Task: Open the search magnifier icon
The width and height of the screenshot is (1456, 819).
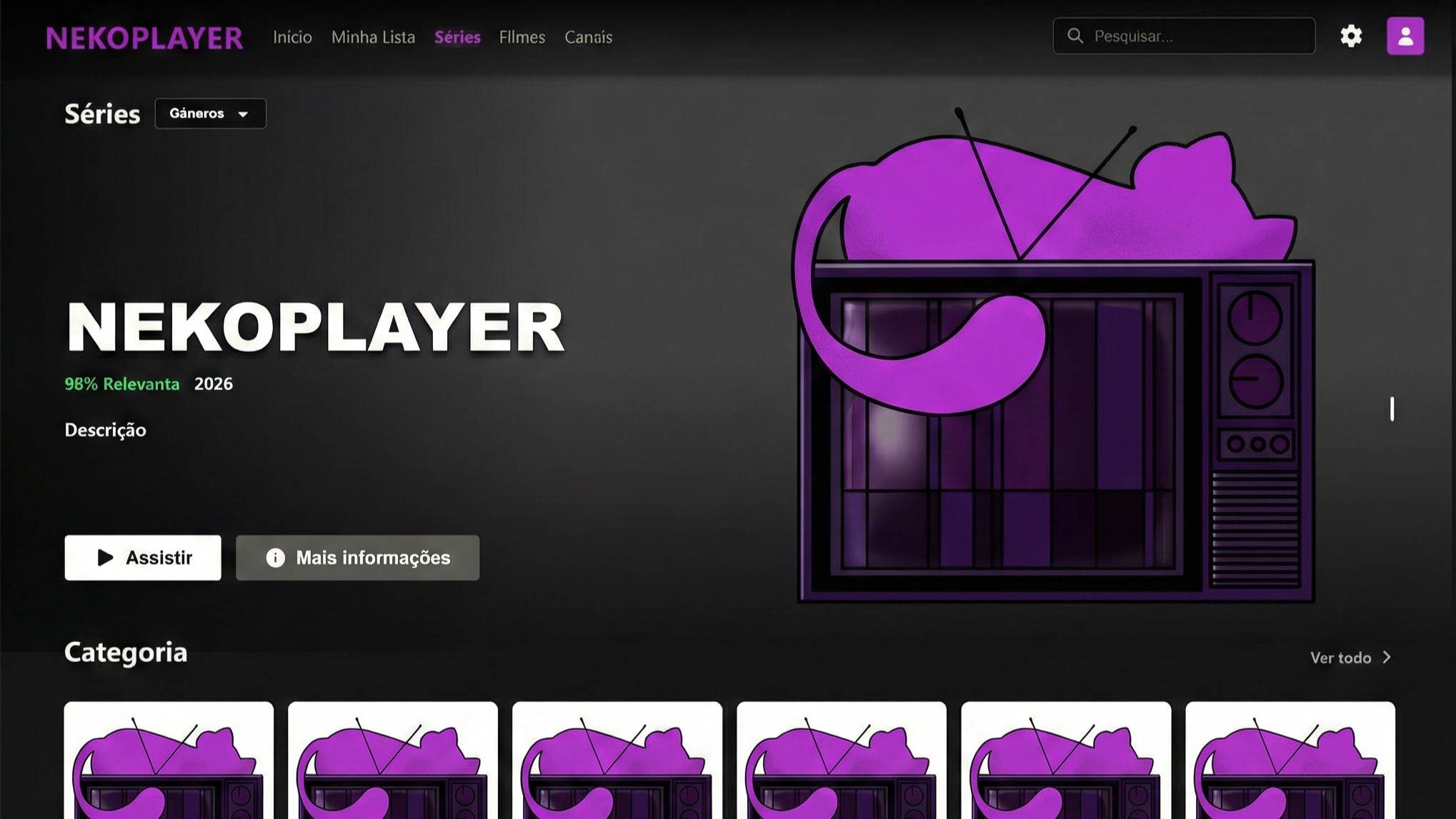Action: tap(1075, 36)
